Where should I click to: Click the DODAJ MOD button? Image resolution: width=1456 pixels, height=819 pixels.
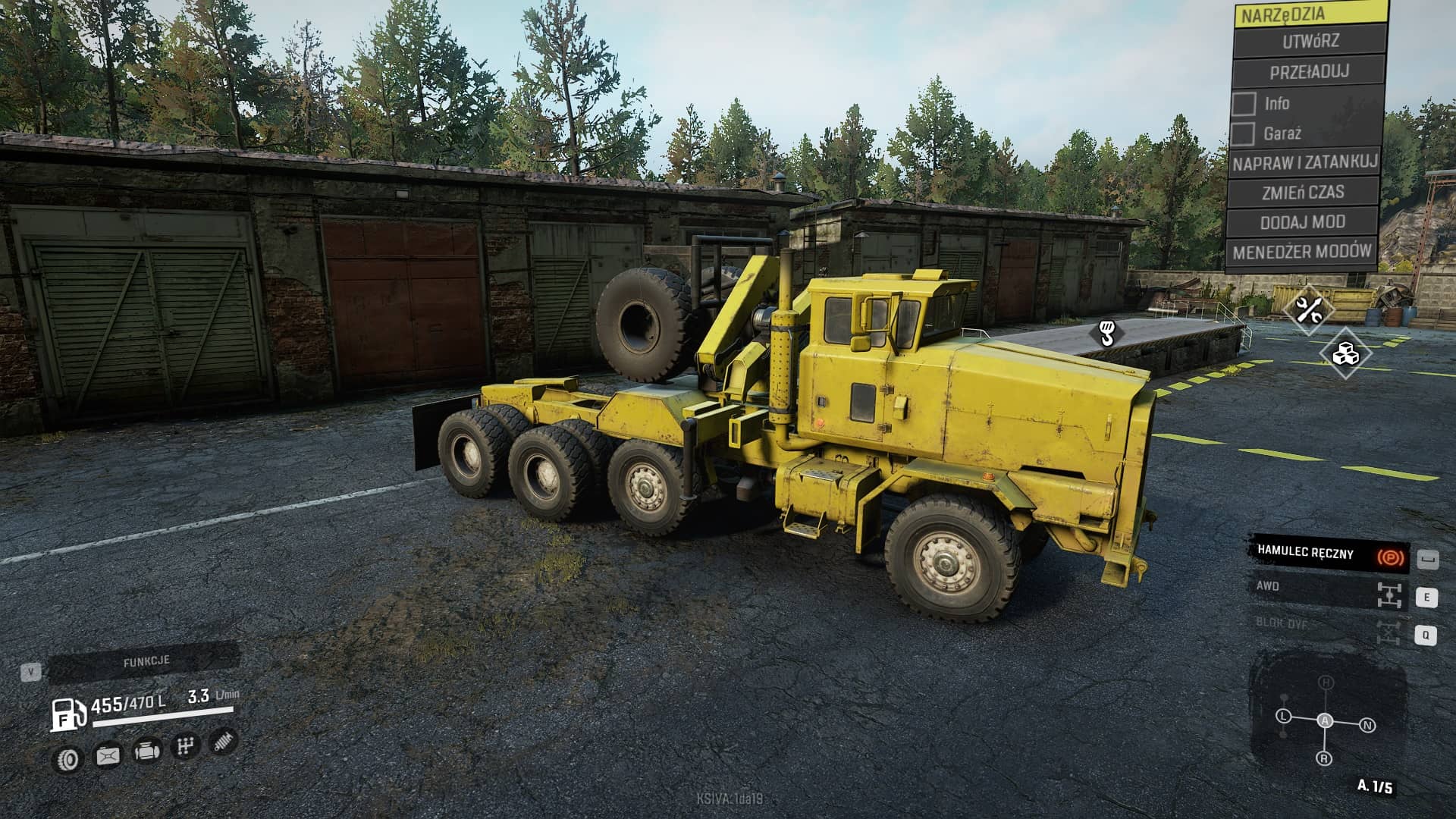point(1302,222)
